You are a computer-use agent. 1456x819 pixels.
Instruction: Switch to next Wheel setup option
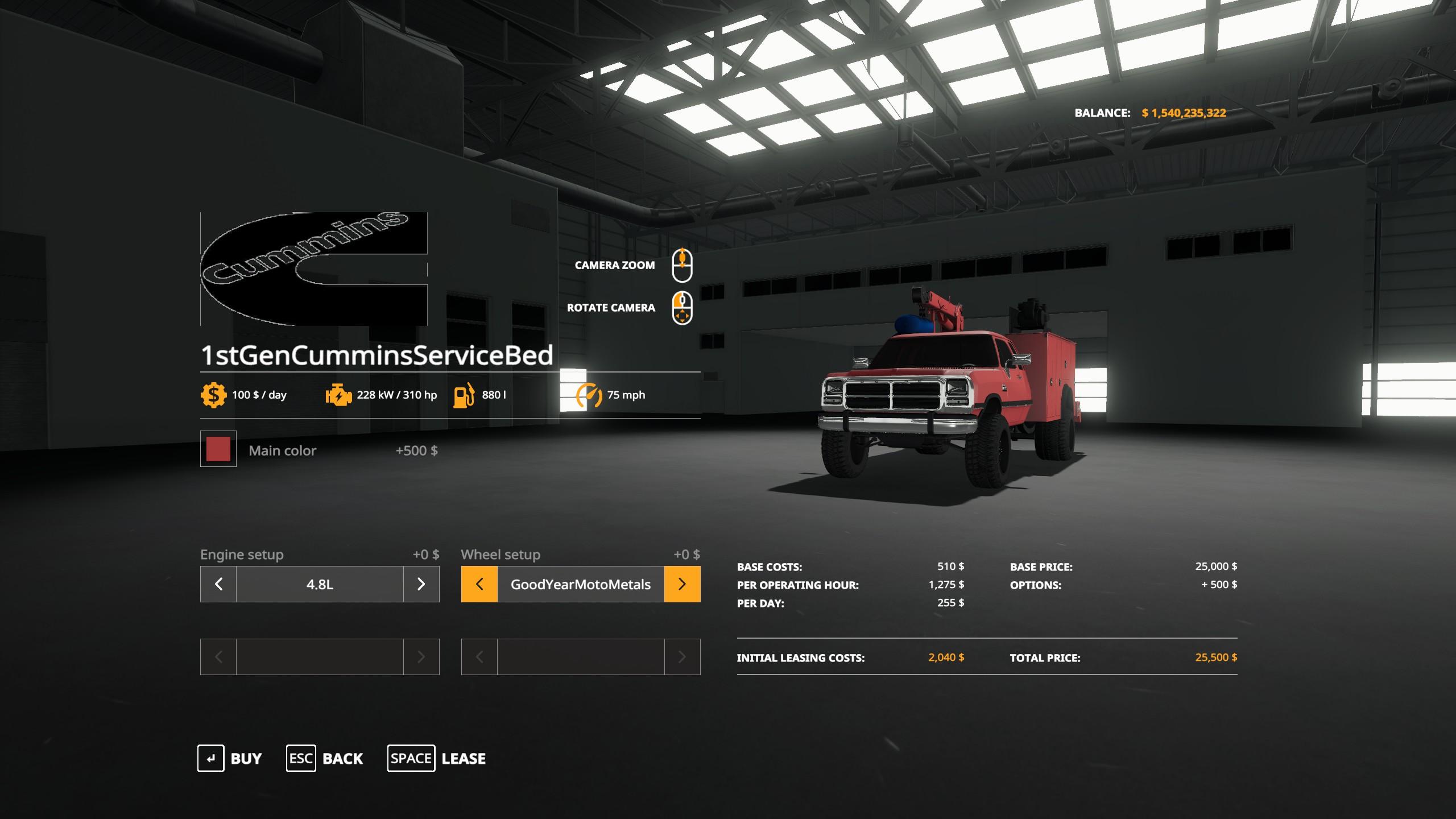click(x=682, y=584)
